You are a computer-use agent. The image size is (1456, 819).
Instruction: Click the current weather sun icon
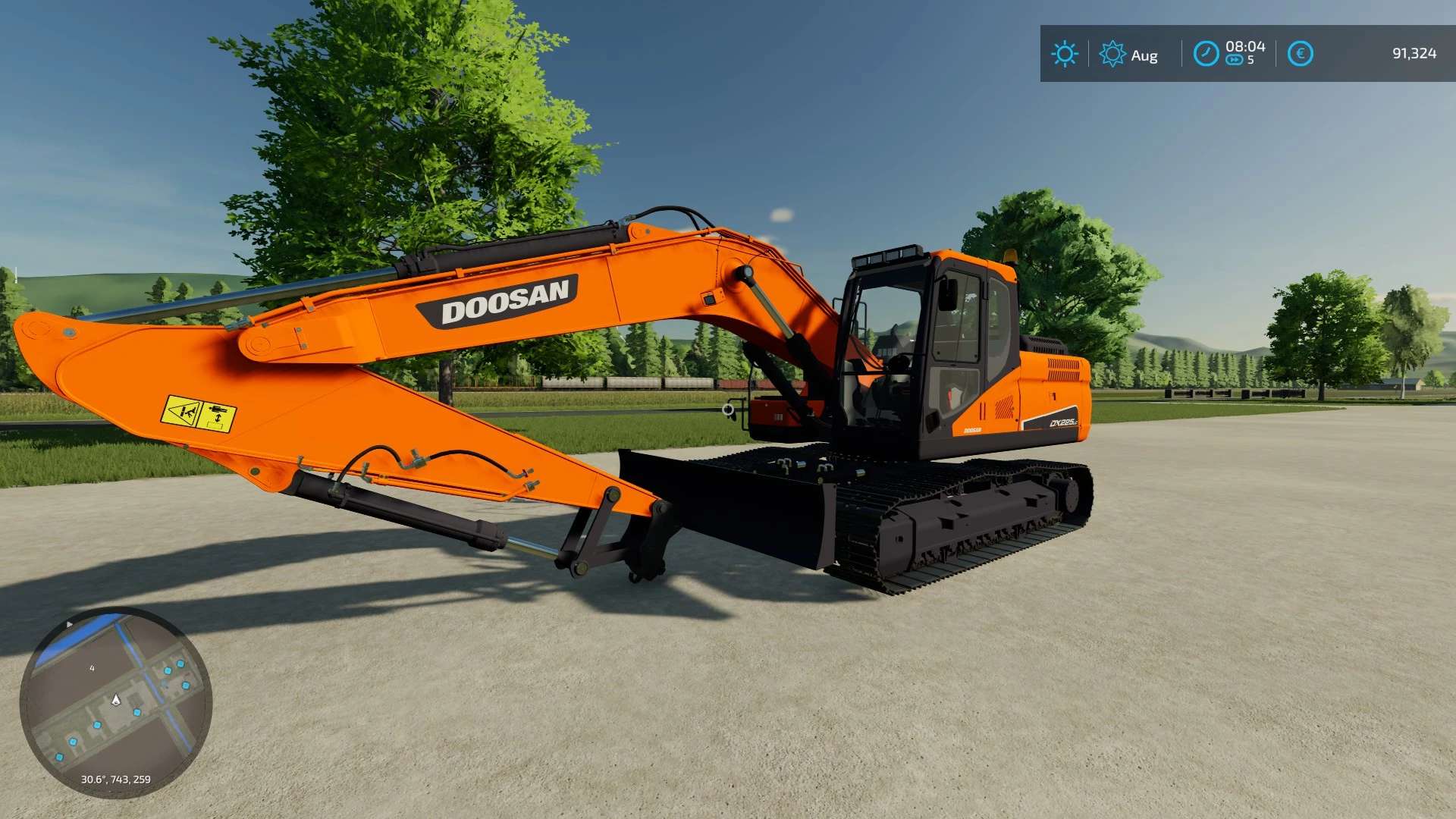pos(1065,55)
